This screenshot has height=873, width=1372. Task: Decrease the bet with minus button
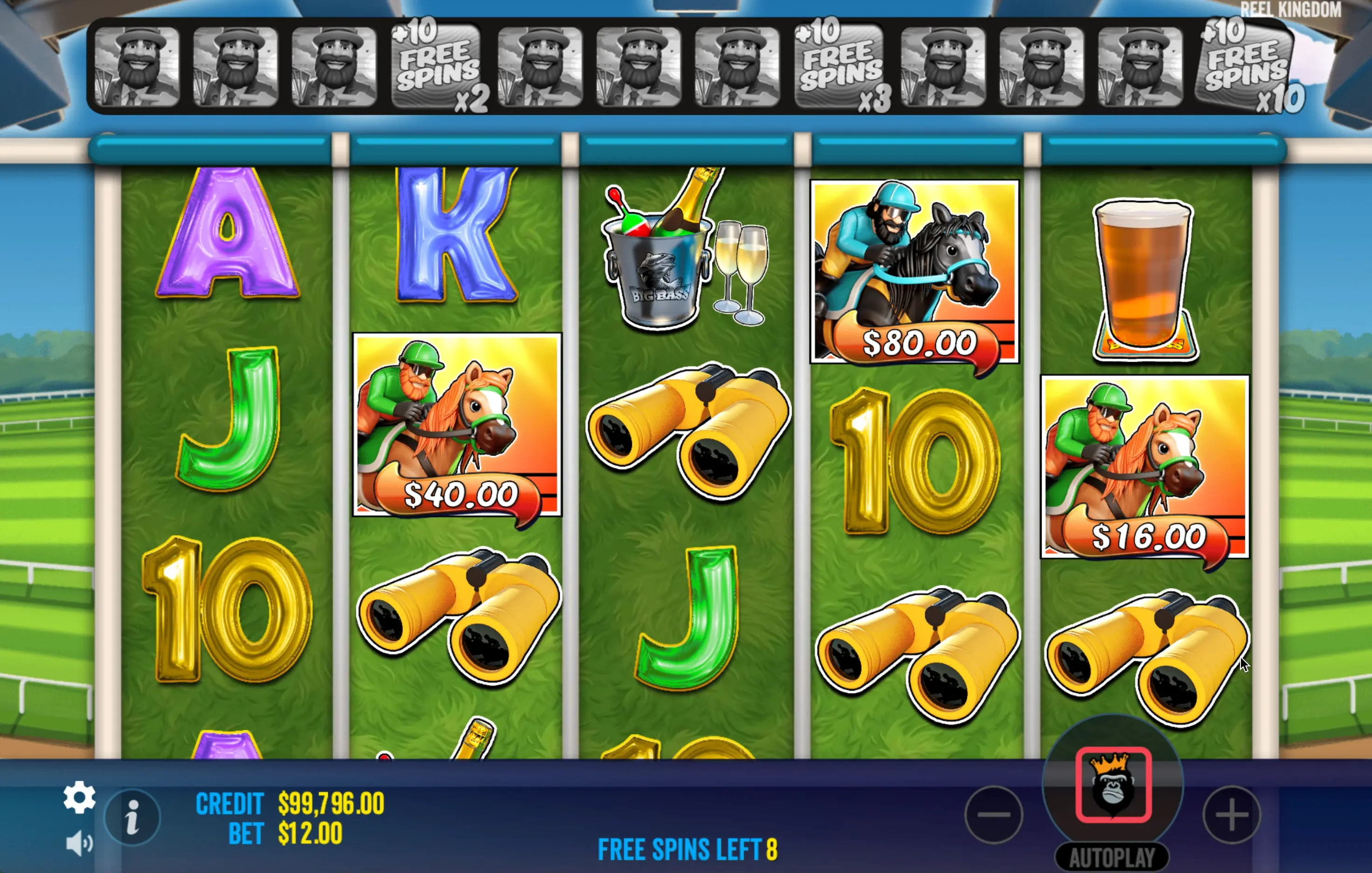994,814
